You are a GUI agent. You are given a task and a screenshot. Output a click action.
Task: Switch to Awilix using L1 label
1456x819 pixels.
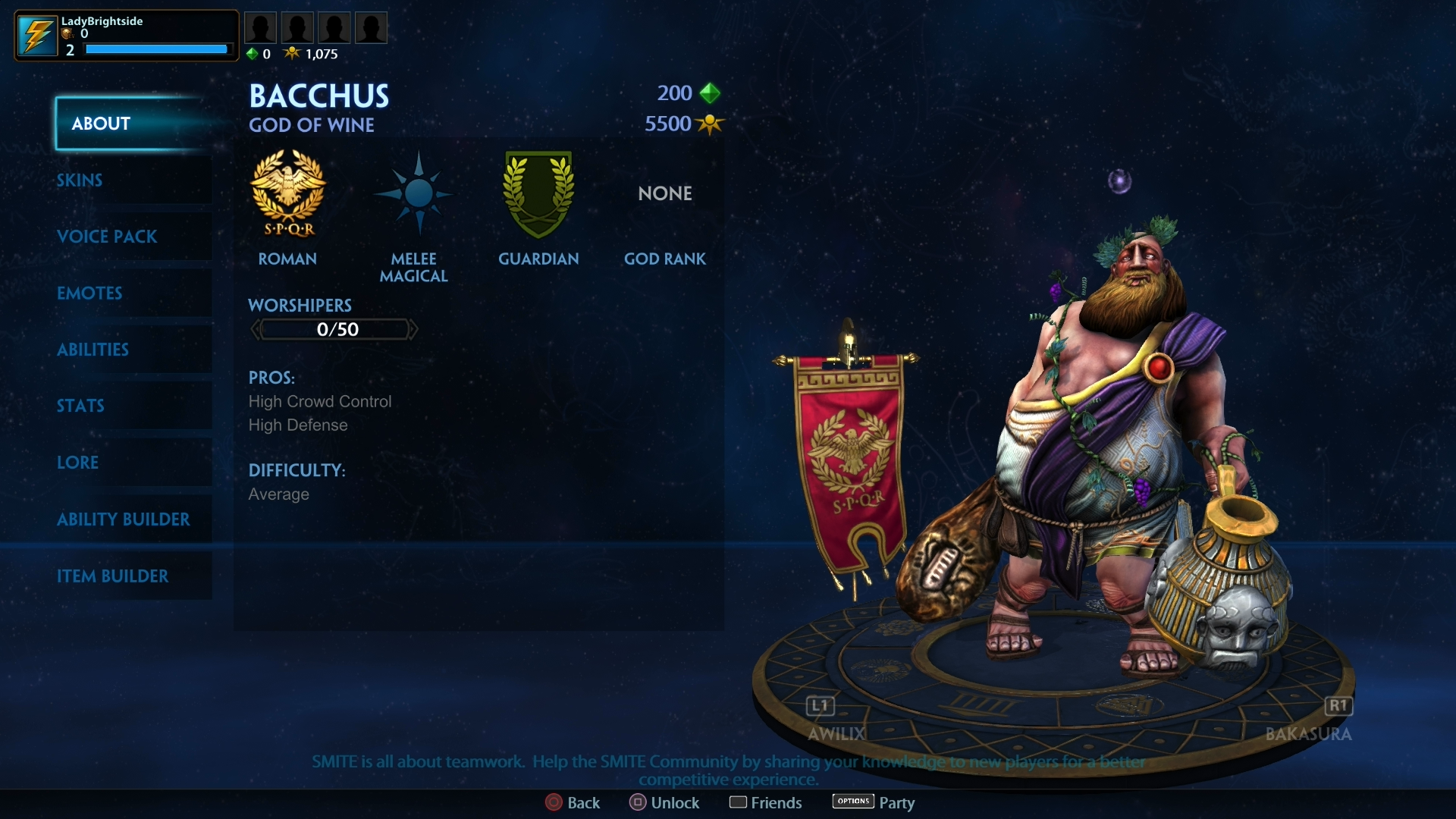click(819, 706)
